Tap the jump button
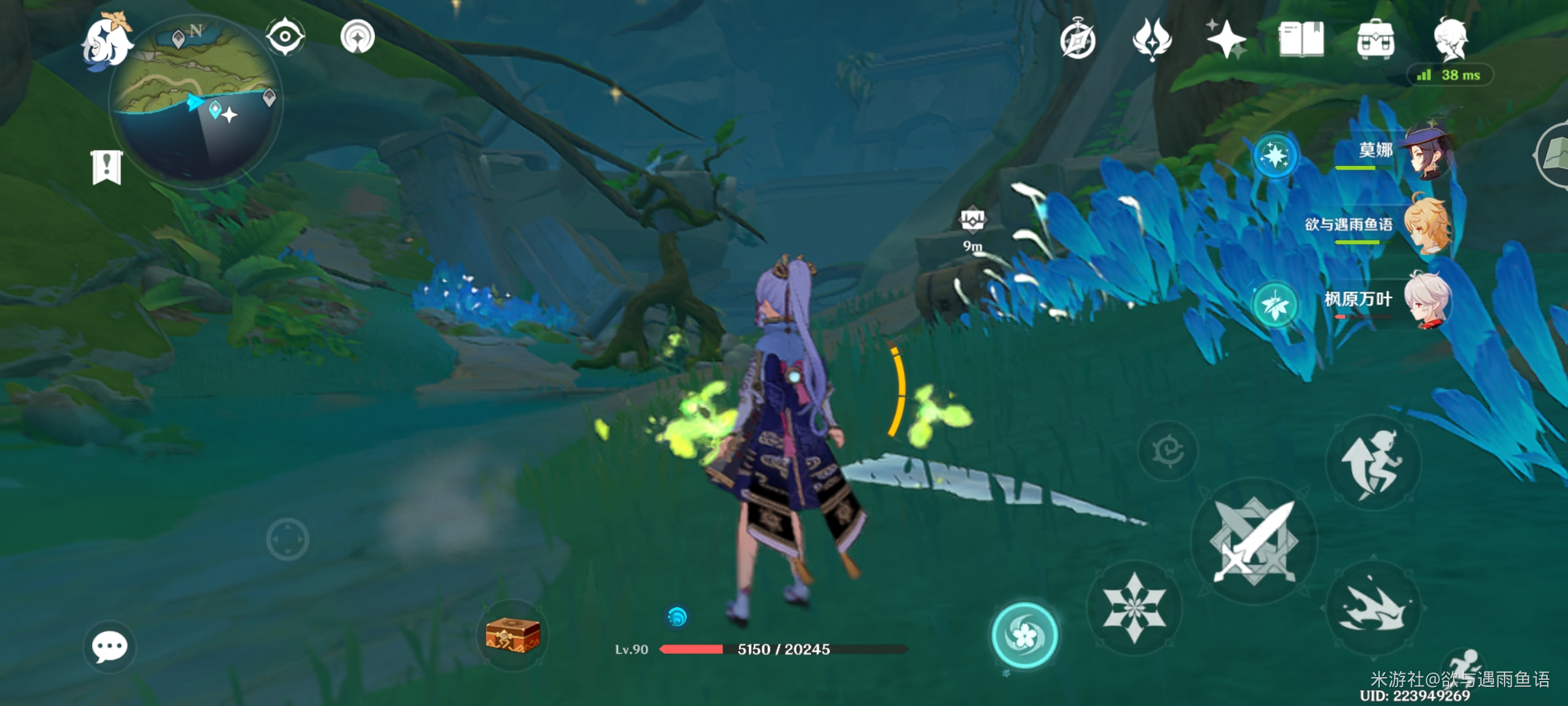 [x=1373, y=463]
